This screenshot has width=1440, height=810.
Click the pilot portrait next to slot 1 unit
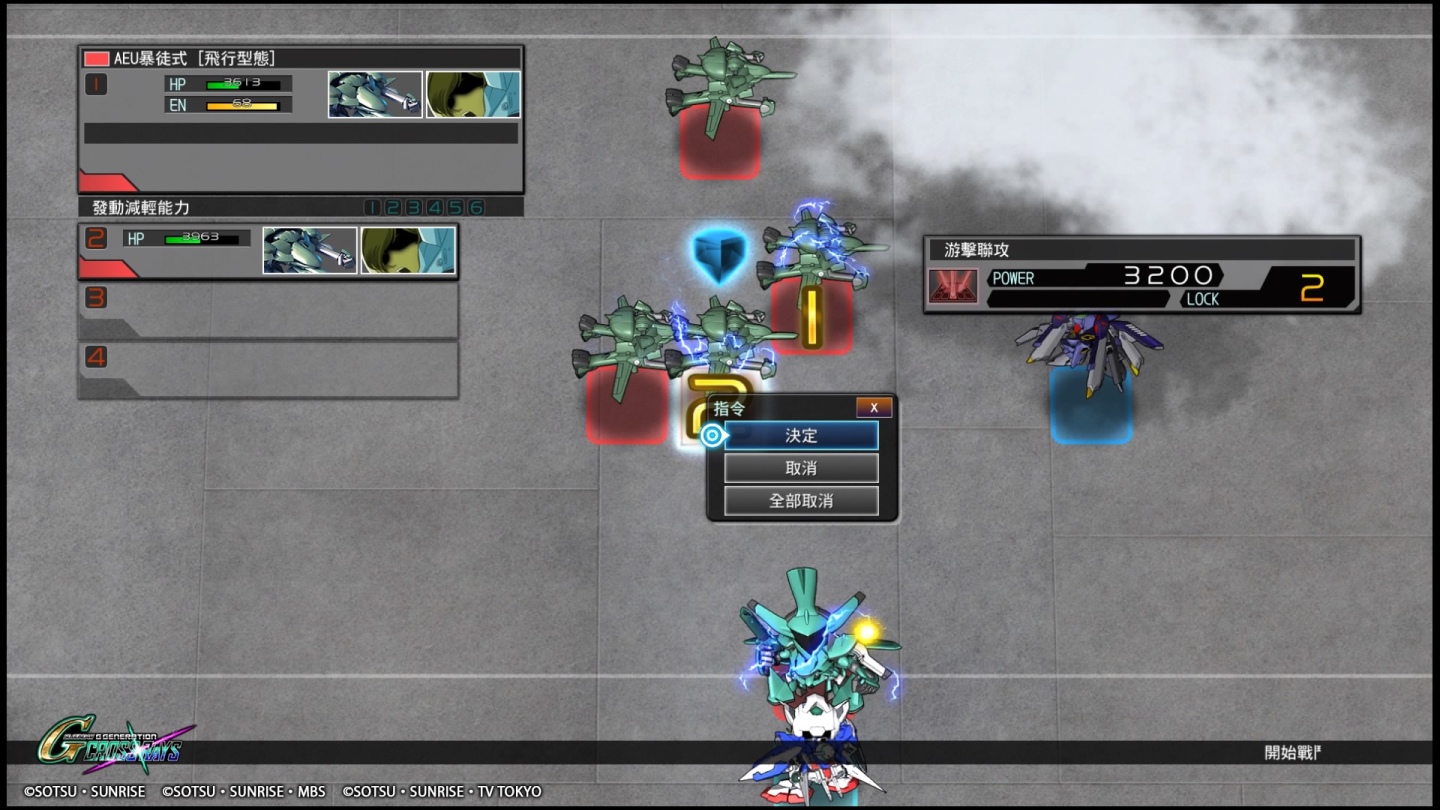[x=472, y=93]
